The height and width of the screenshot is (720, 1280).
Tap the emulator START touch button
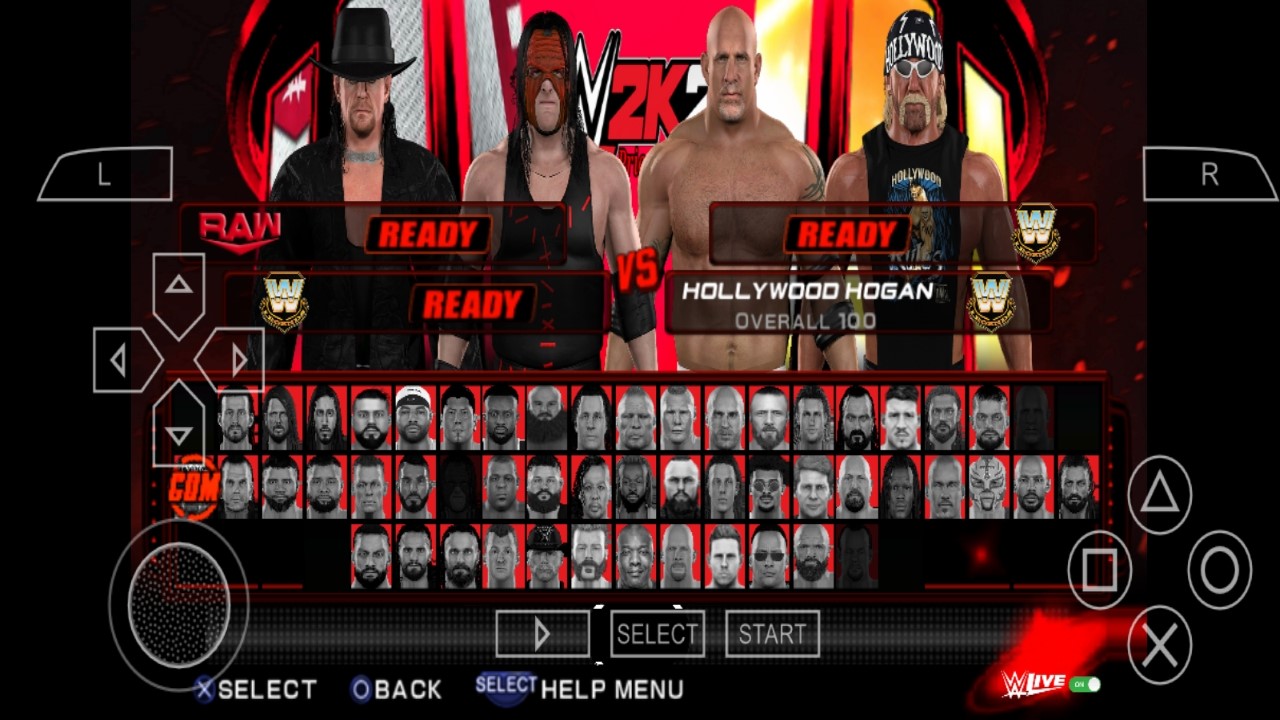(772, 634)
